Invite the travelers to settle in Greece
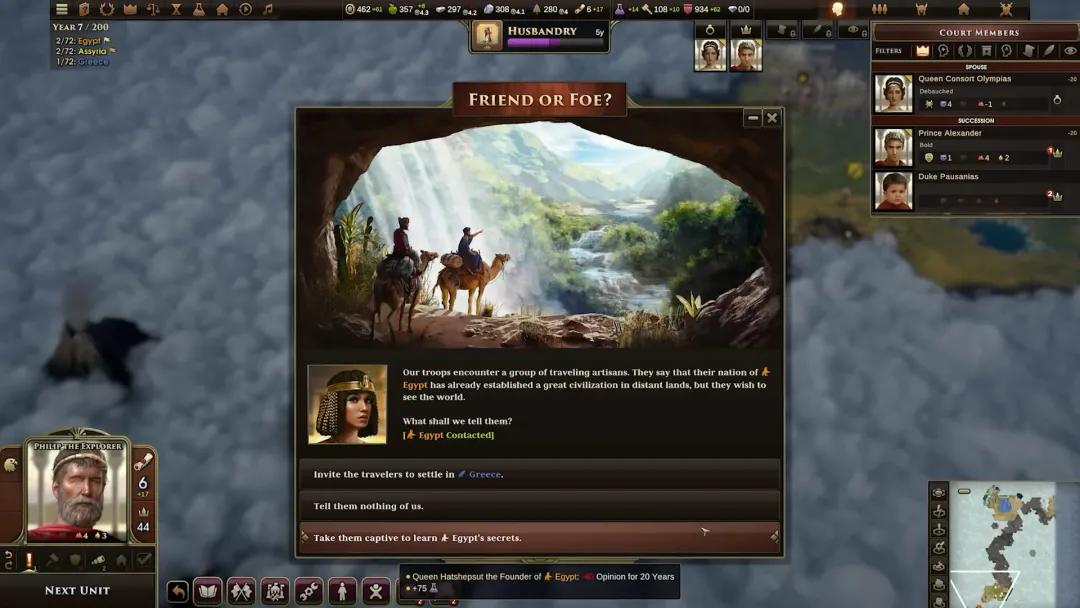Image resolution: width=1080 pixels, height=608 pixels. (x=539, y=474)
